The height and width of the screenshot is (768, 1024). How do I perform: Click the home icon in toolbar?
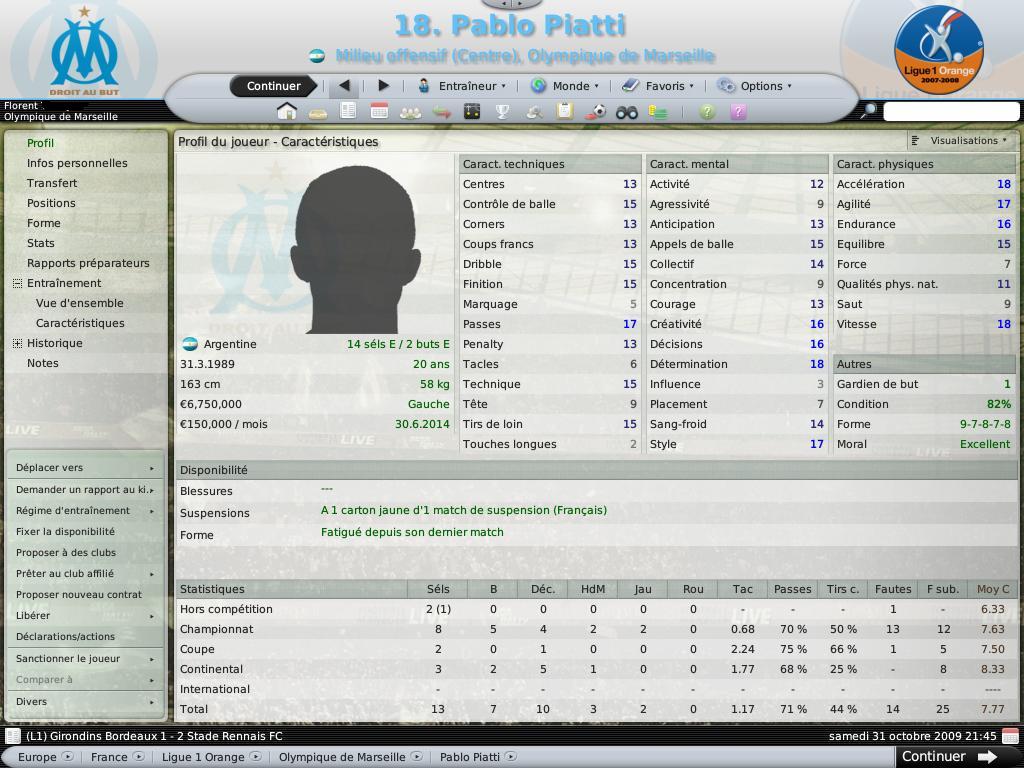[x=287, y=112]
